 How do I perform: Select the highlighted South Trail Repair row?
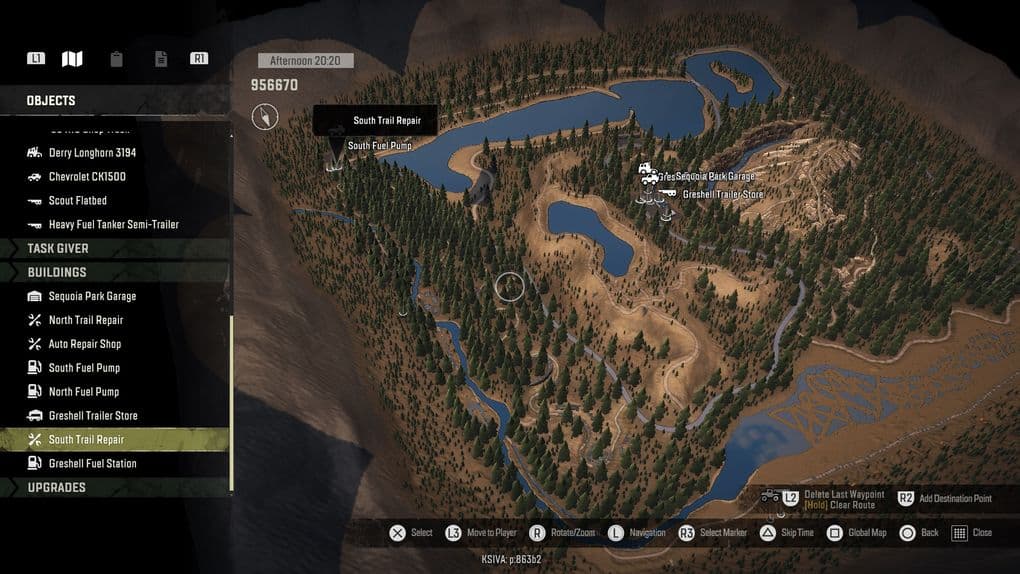tap(86, 440)
